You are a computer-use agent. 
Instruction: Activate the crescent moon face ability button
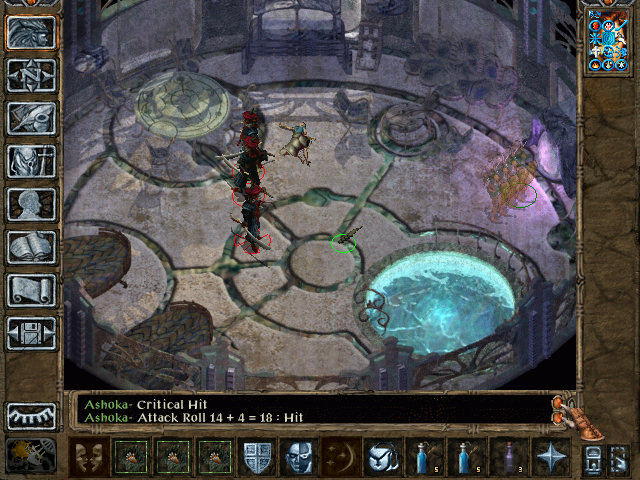coord(341,457)
